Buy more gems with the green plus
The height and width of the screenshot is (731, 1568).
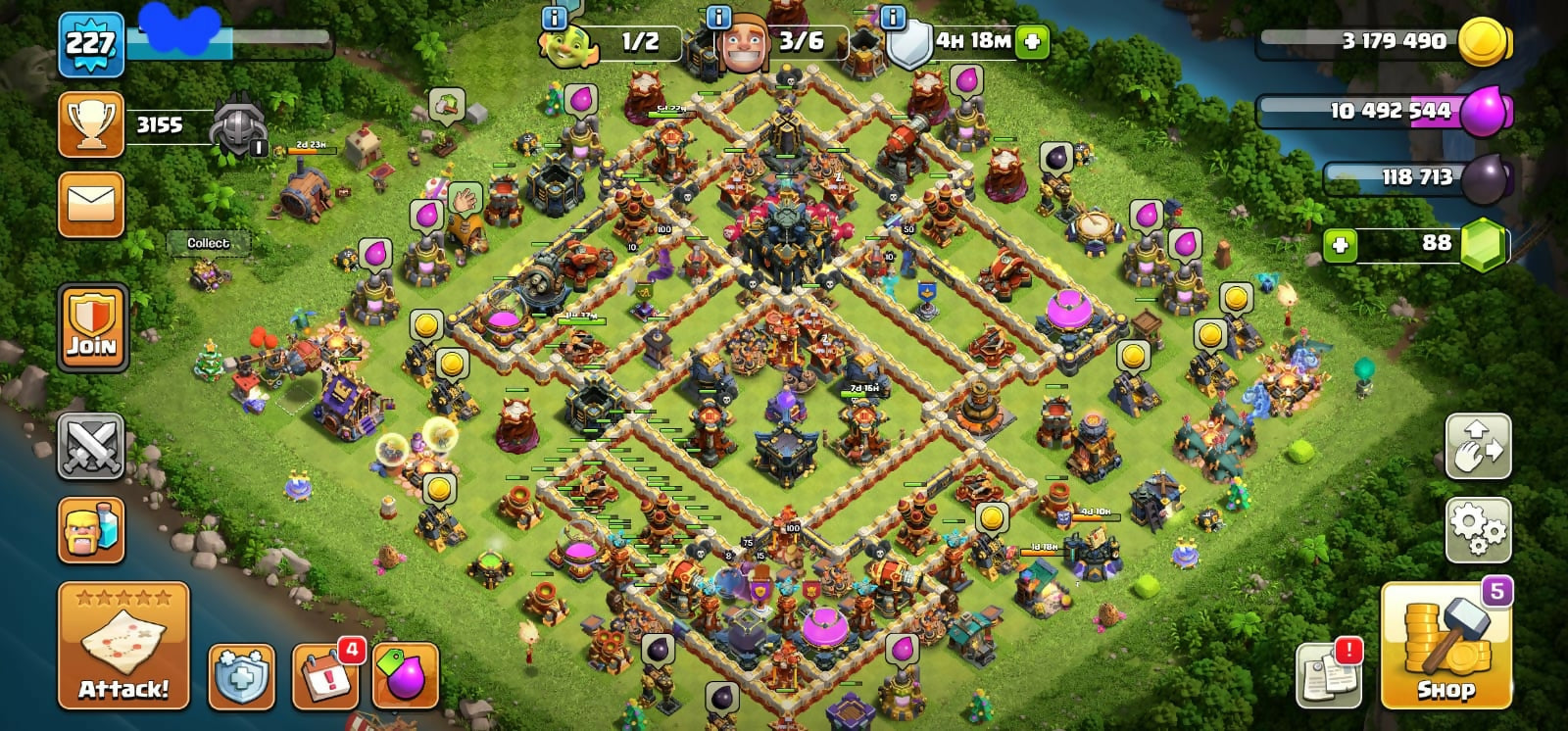[x=1340, y=244]
